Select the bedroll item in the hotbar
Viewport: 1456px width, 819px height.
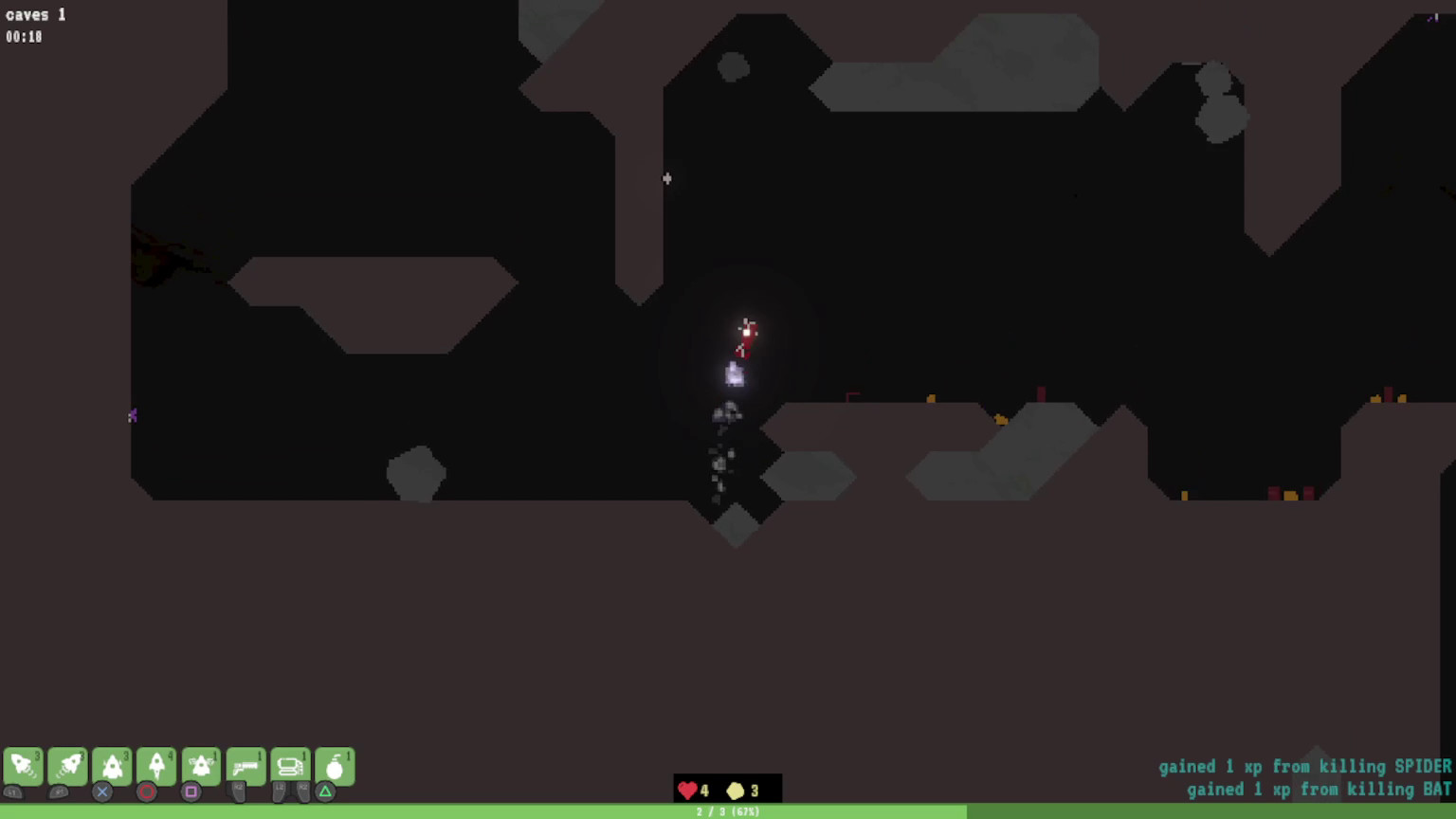[x=289, y=764]
